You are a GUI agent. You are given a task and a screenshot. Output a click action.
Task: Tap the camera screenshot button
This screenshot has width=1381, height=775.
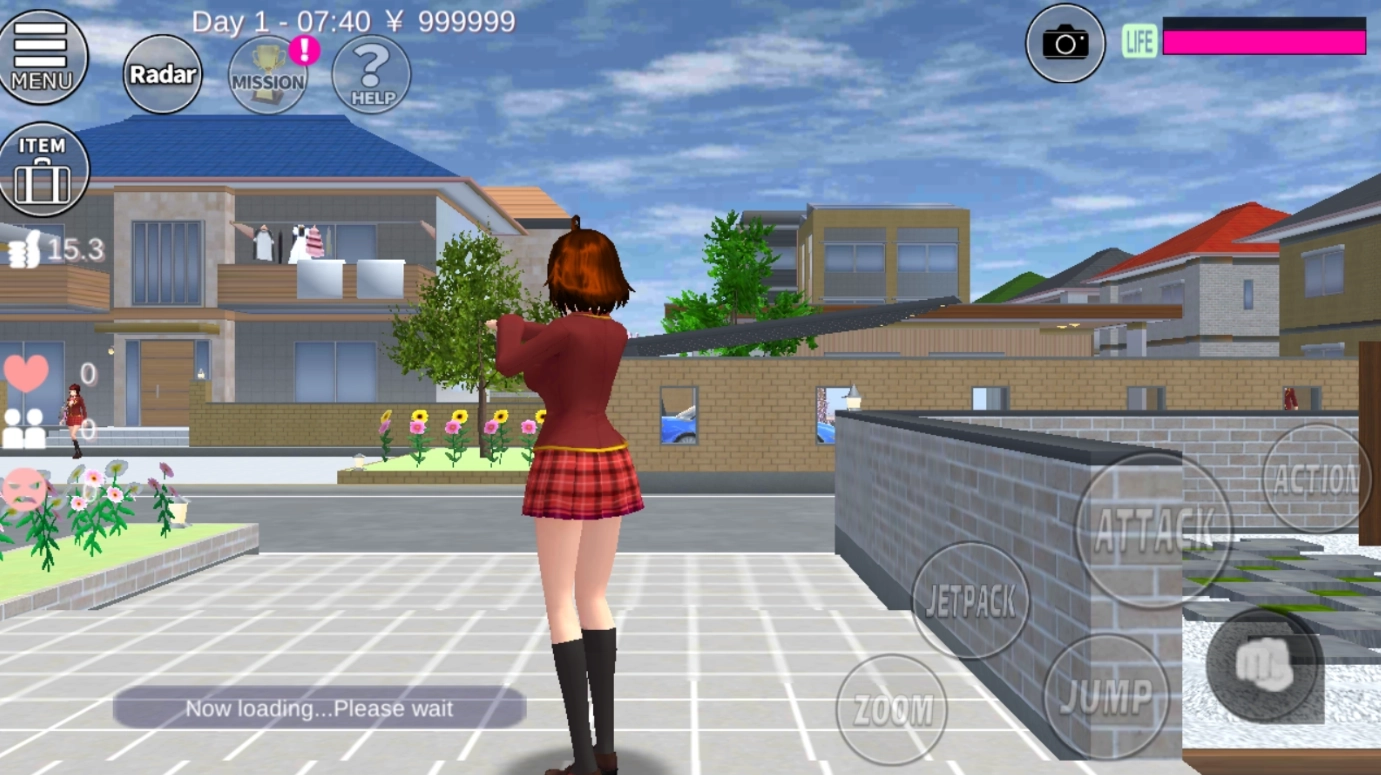click(1065, 43)
